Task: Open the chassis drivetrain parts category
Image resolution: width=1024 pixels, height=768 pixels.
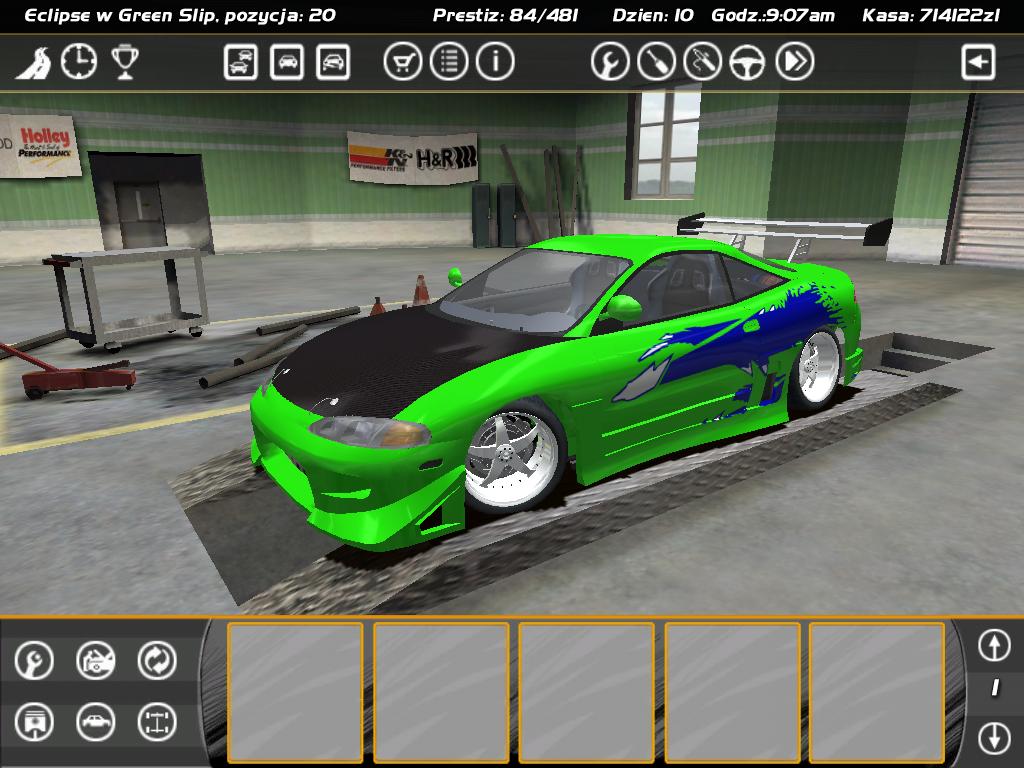Action: point(157,722)
